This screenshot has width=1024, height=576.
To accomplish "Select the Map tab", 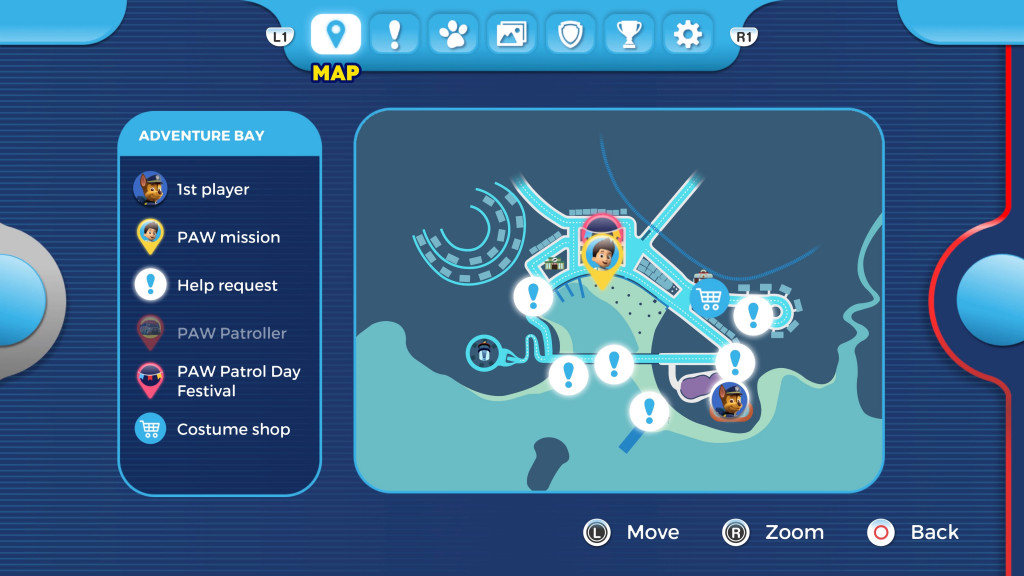I will [x=336, y=35].
